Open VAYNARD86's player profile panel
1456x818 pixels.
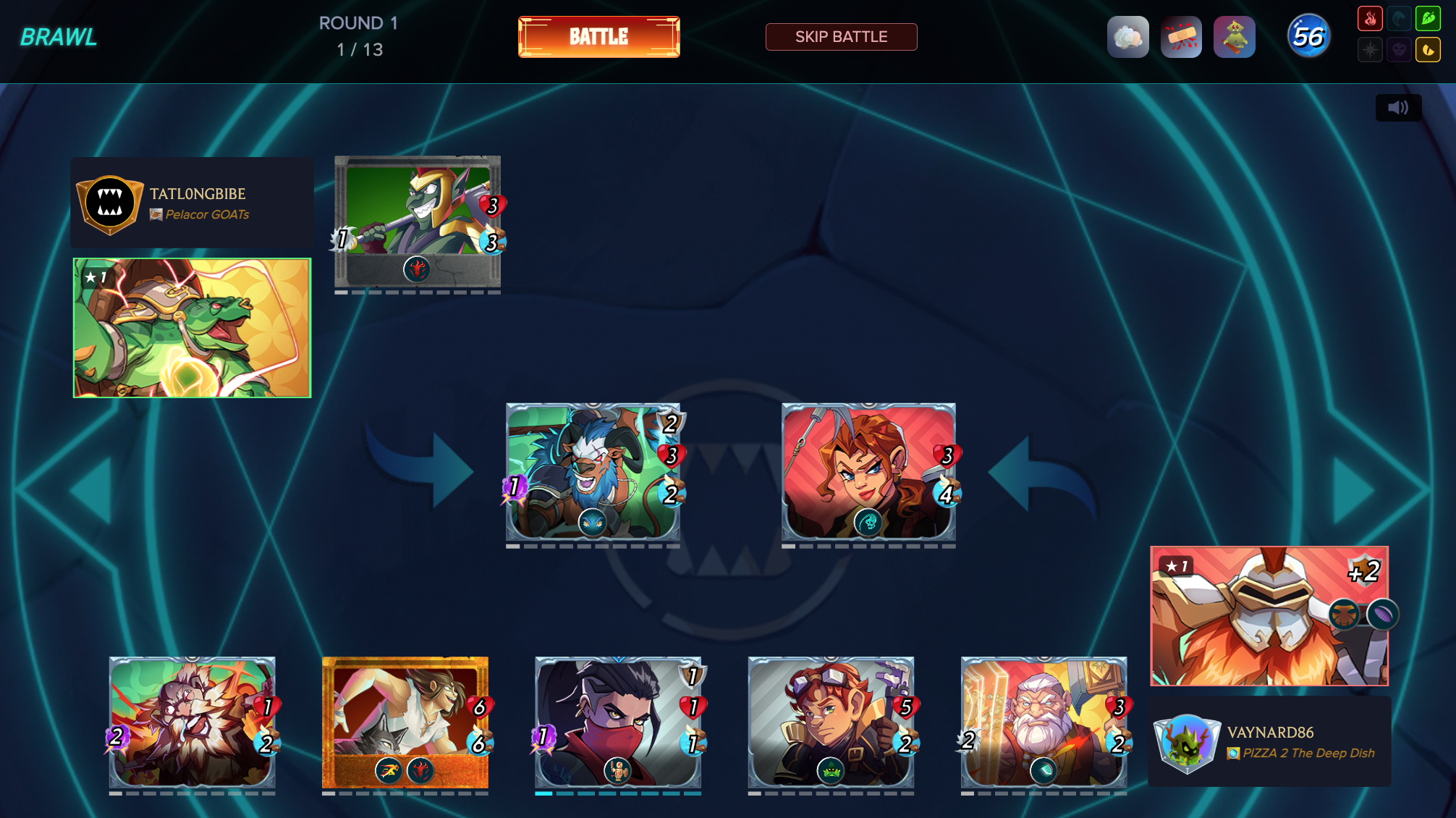1269,742
